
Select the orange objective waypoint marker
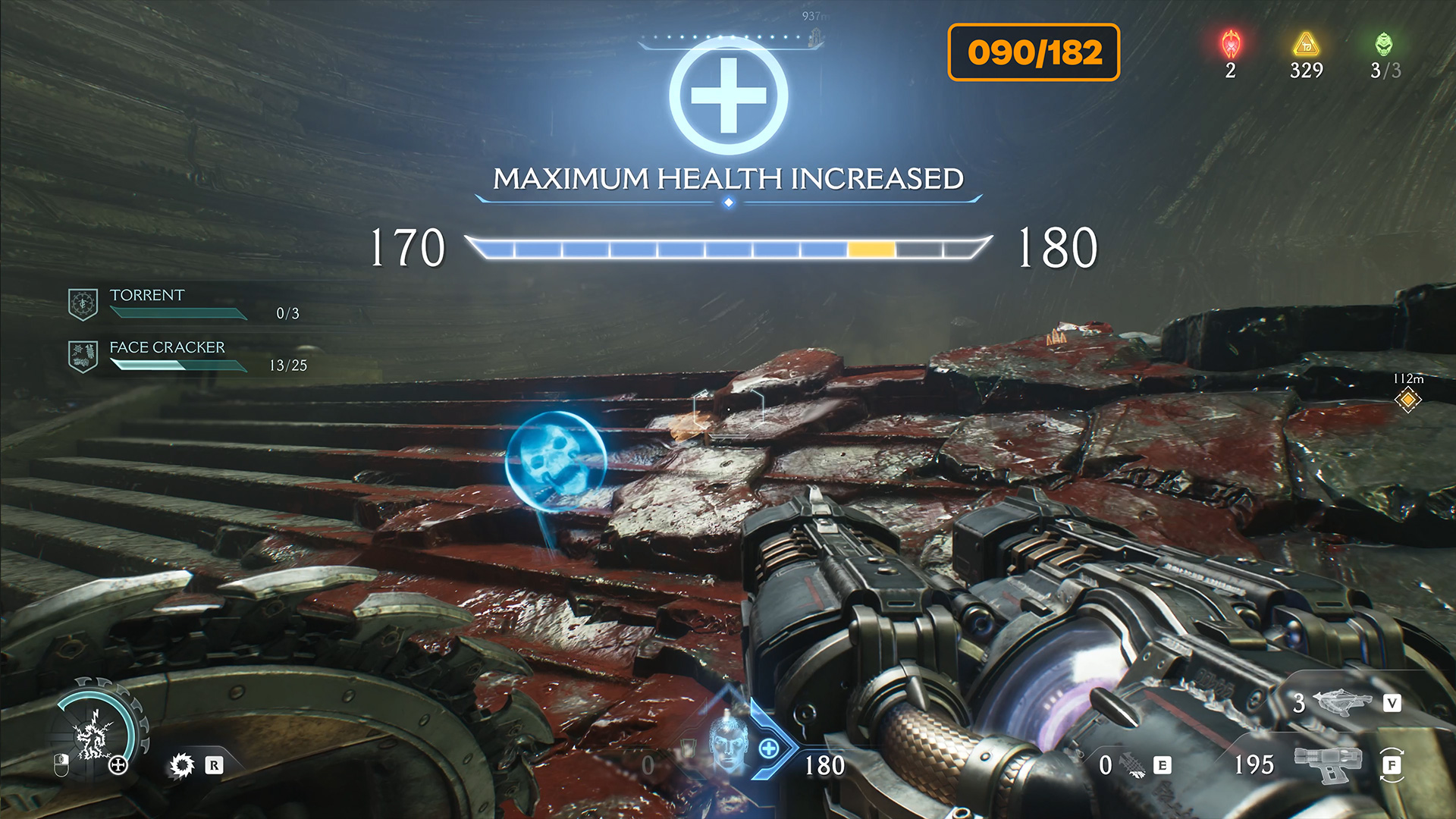click(x=1407, y=399)
